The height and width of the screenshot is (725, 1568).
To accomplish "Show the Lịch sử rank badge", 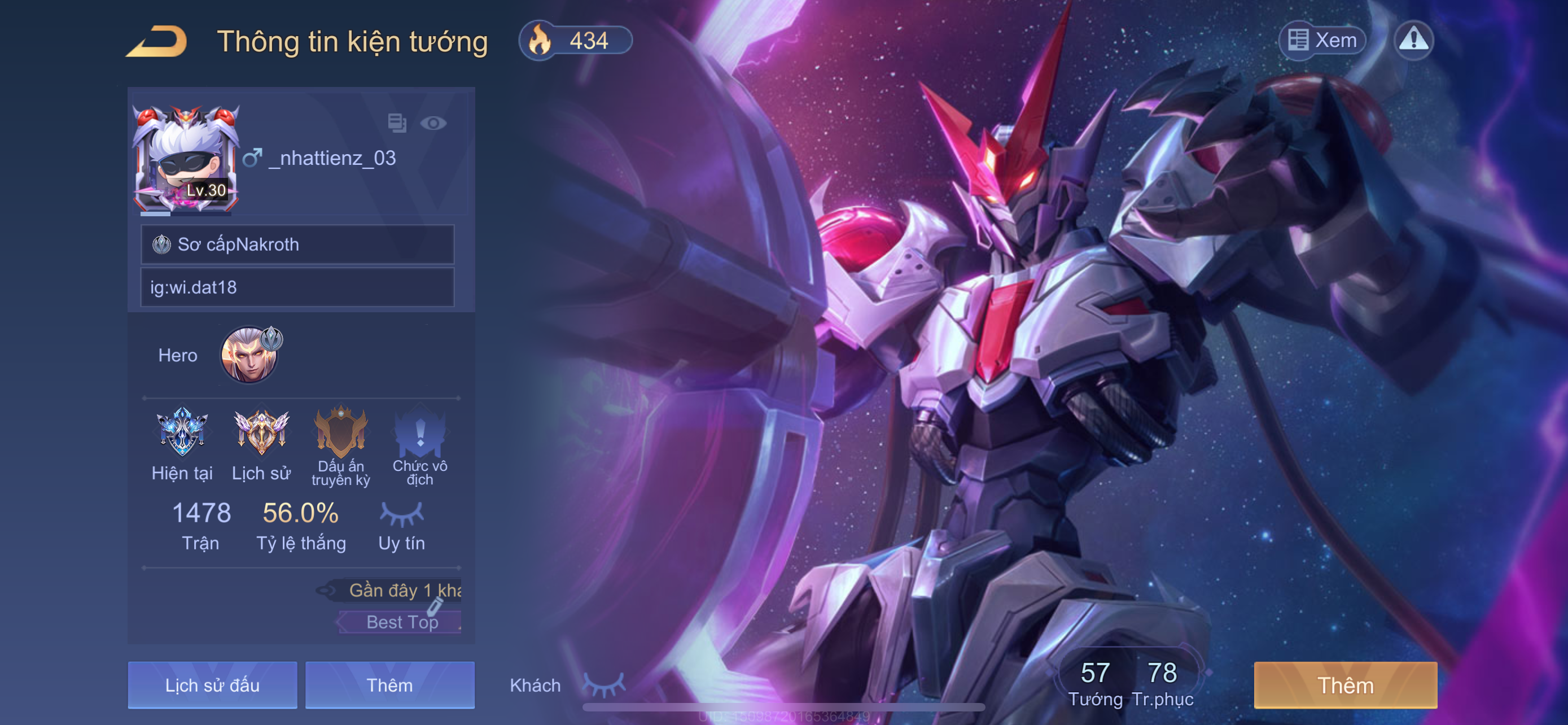I will click(261, 433).
